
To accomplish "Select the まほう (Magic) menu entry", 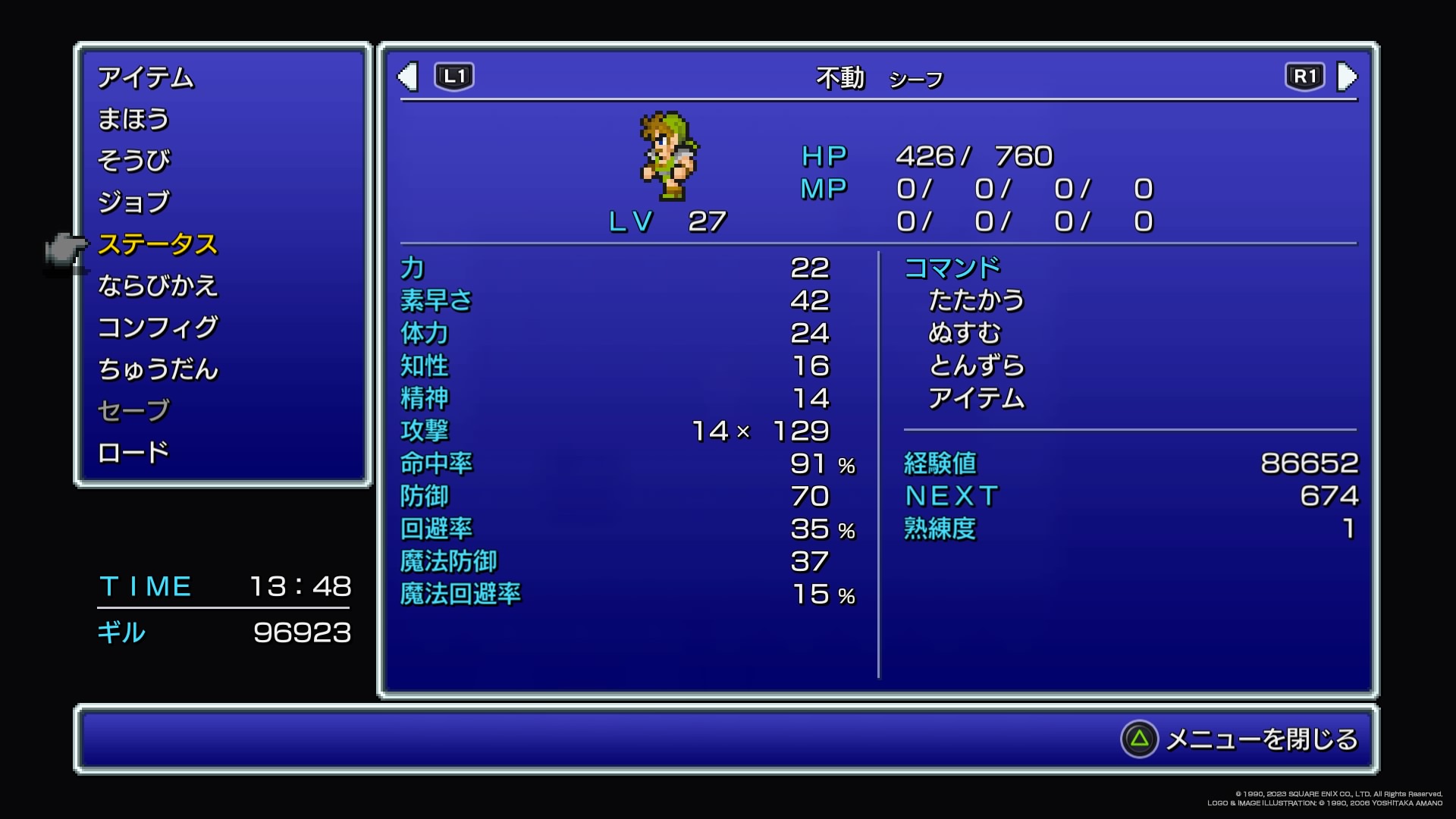I will click(x=133, y=120).
